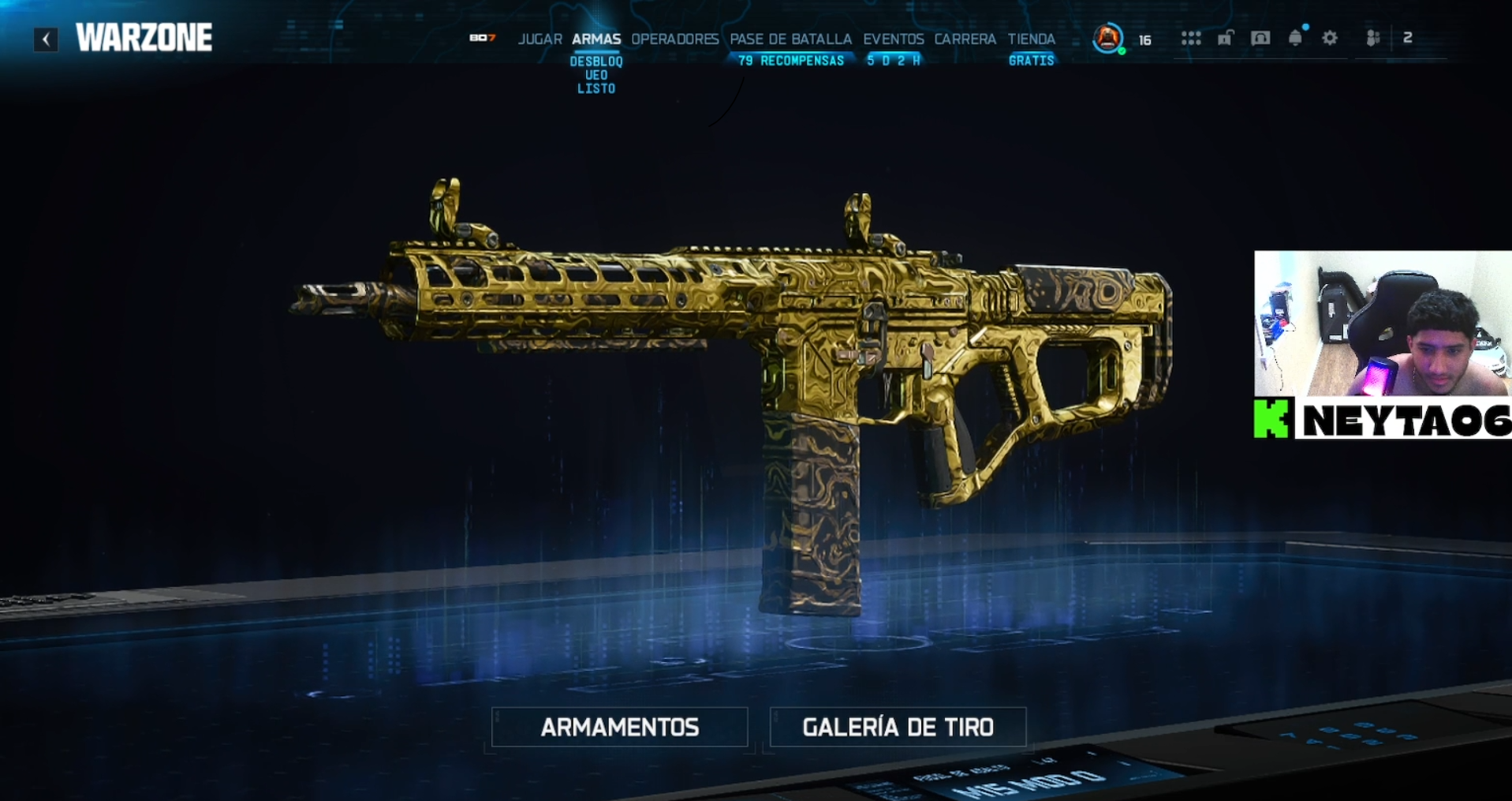Open the friends and party icon
Viewport: 1512px width, 801px height.
pyautogui.click(x=1373, y=38)
